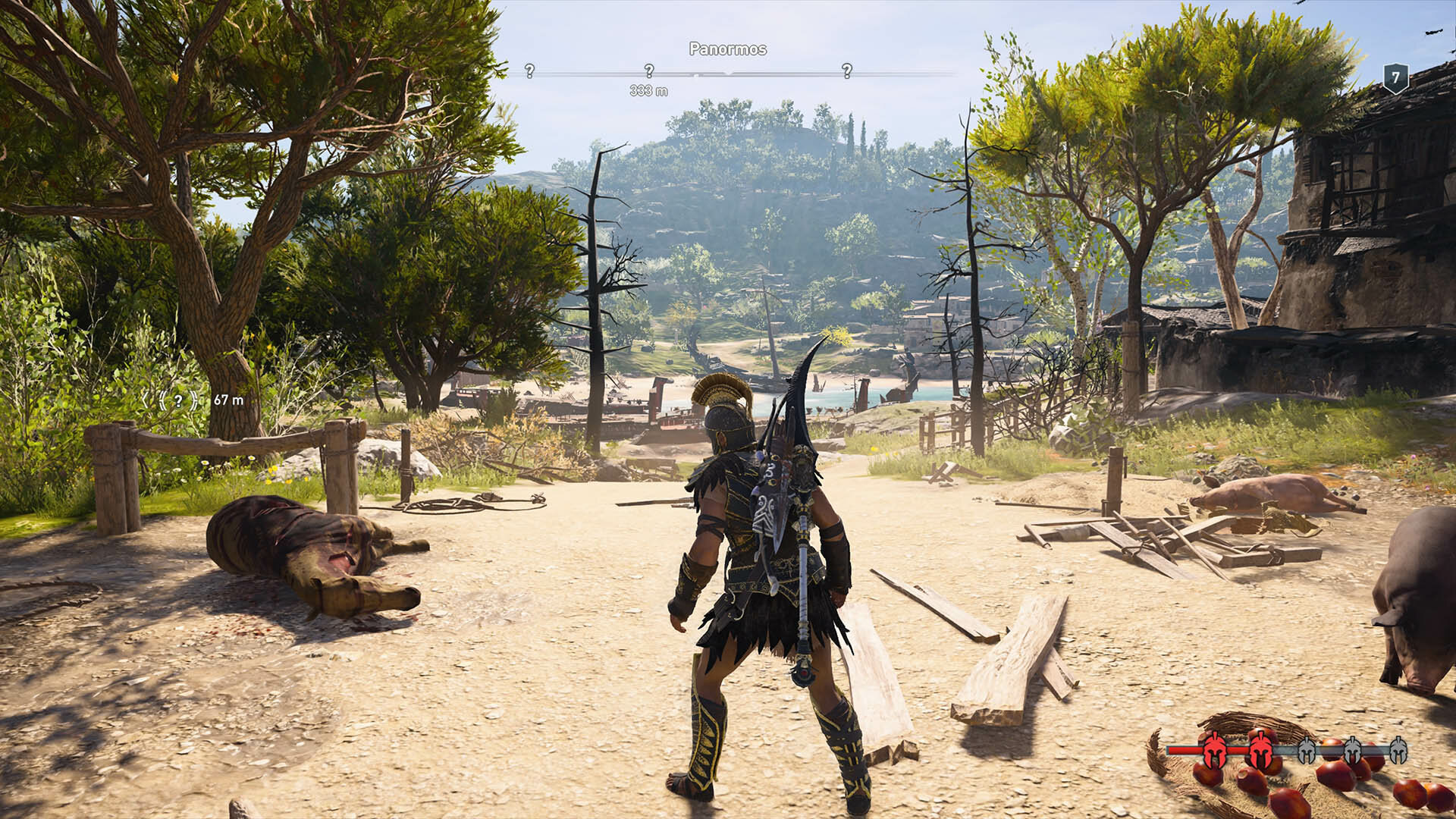
Task: Click the bounty meter with red helmets
Action: coord(1287,750)
